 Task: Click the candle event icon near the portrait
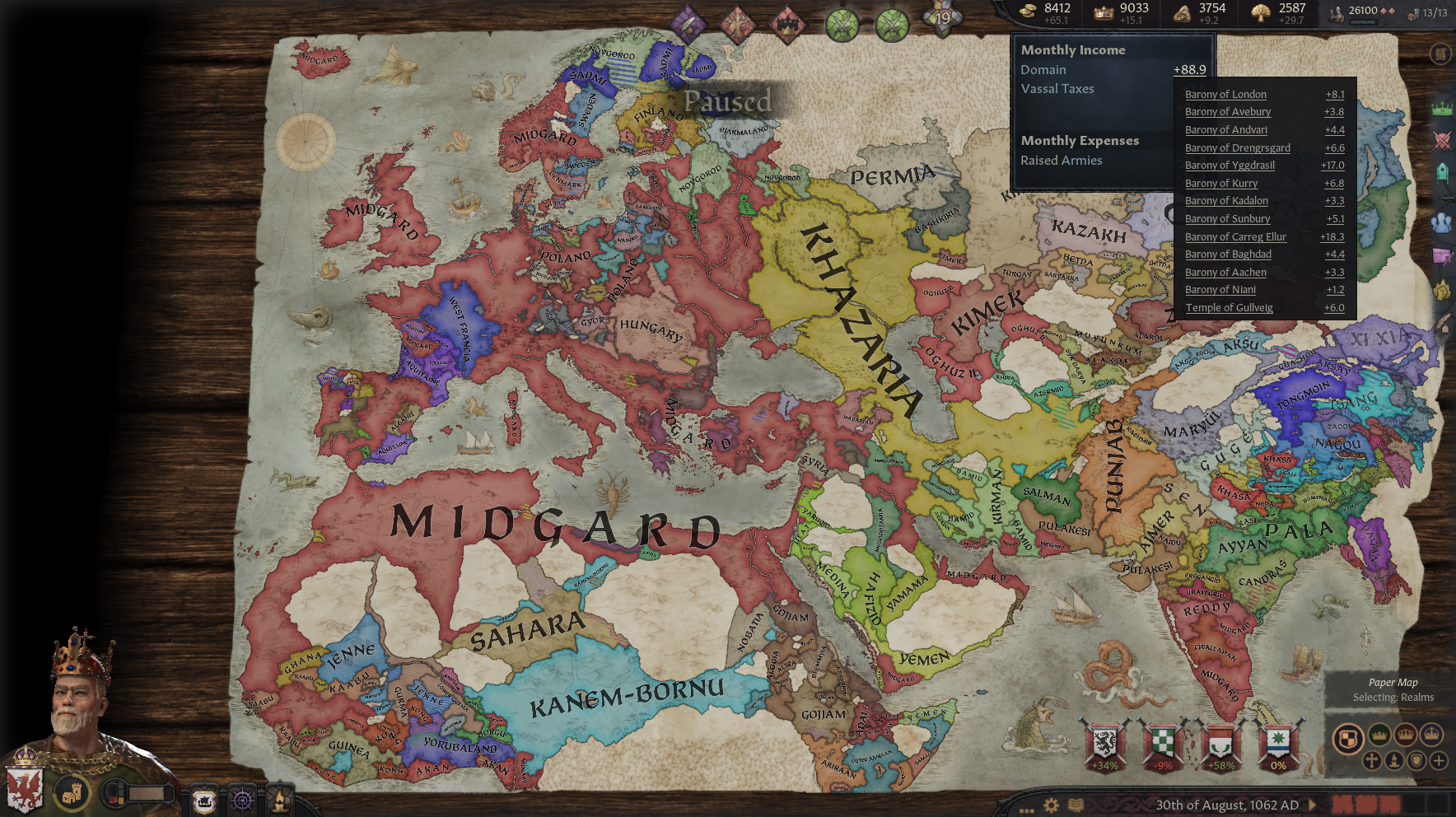[280, 799]
